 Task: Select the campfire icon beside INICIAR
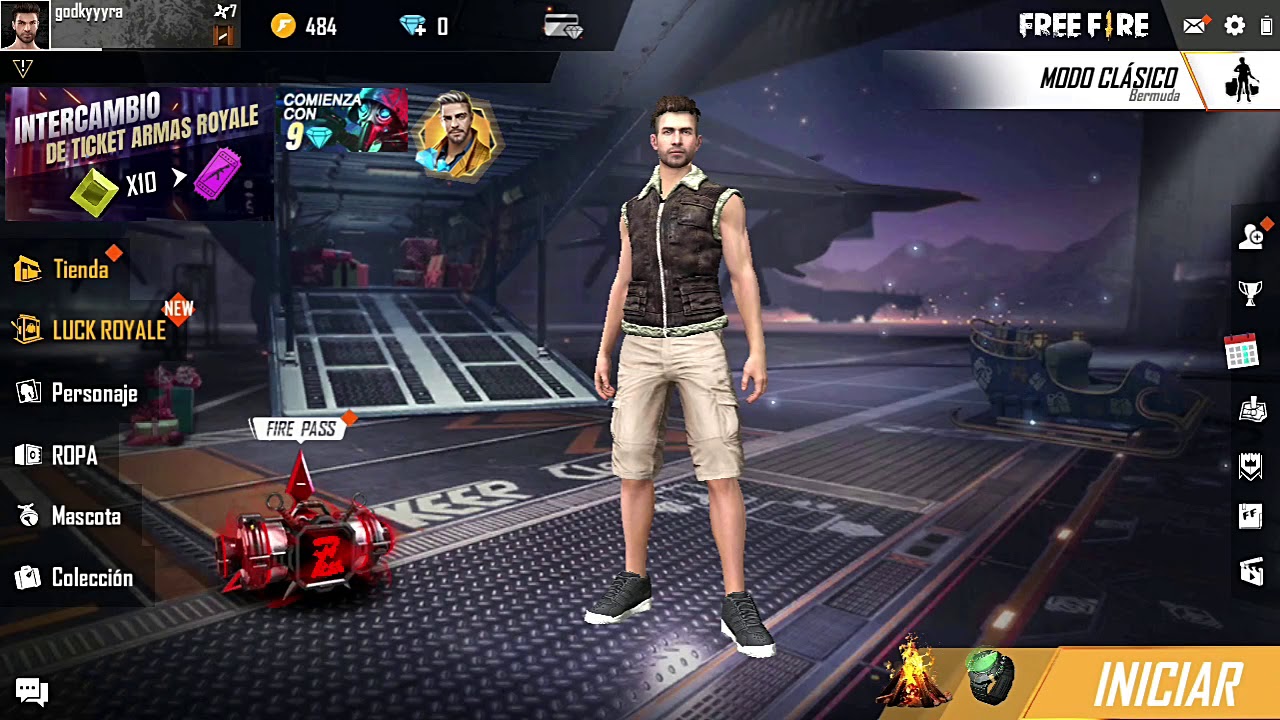coord(910,674)
